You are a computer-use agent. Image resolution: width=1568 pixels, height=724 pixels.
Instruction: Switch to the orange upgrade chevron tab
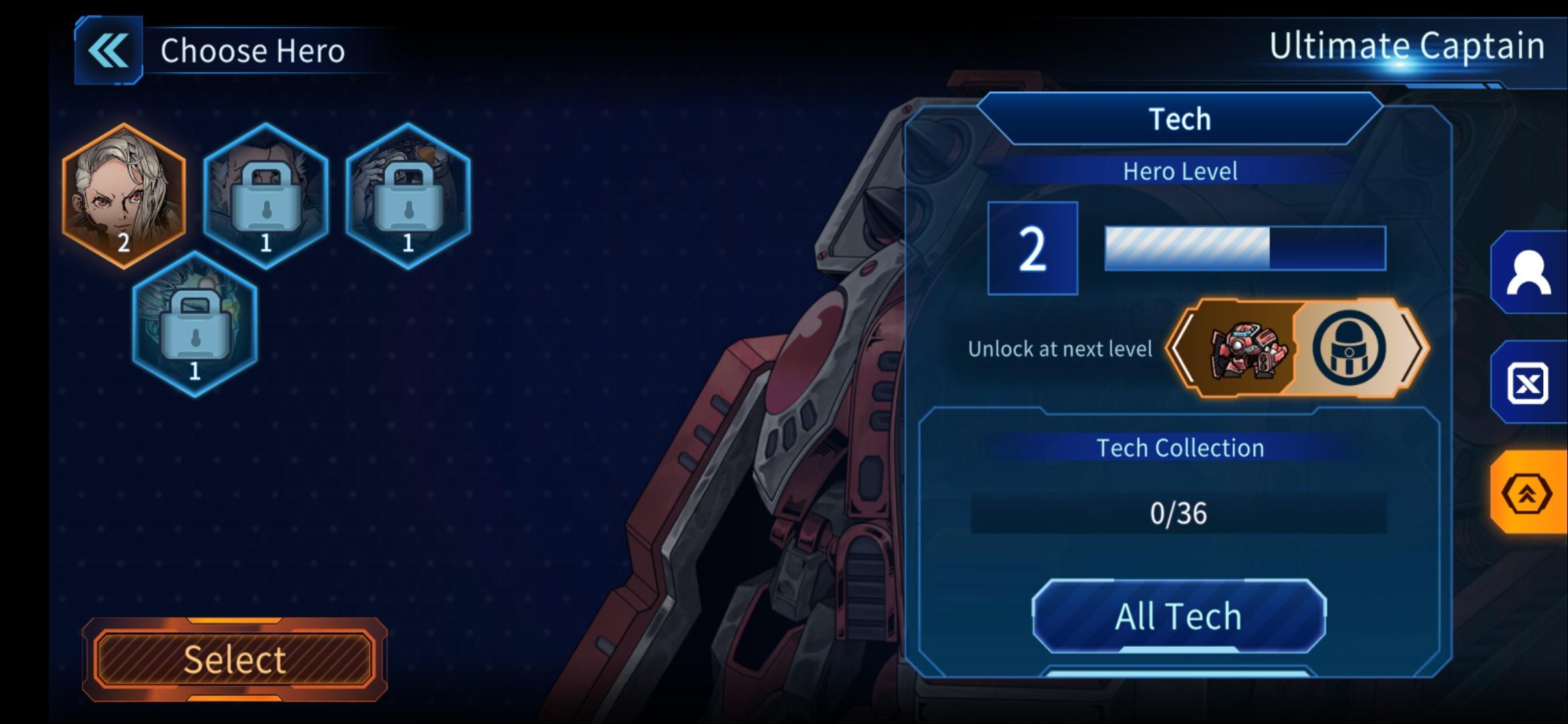tap(1528, 494)
